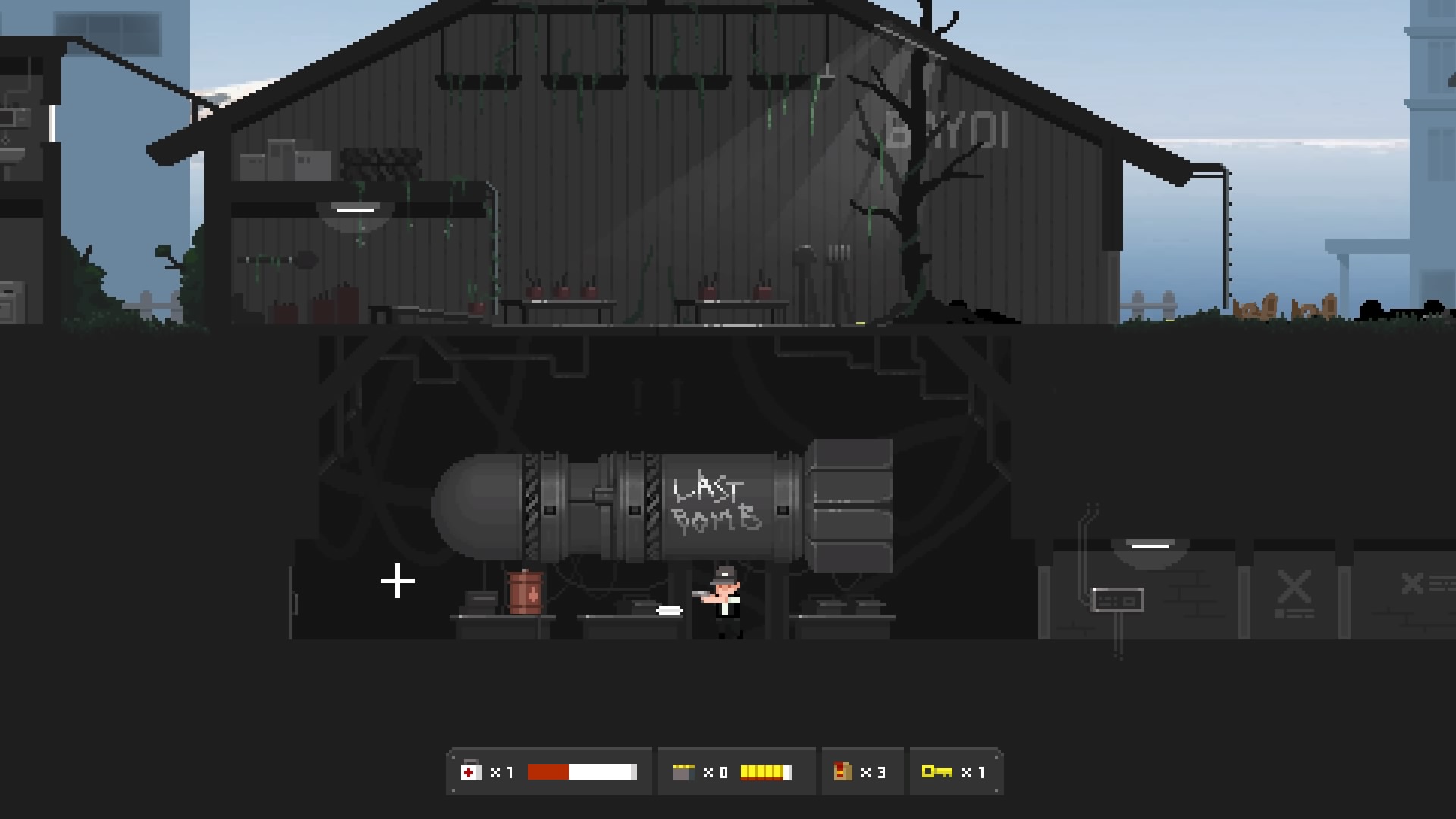Click the wall-mounted control panel with buttons
Viewport: 1456px width, 819px height.
point(1117,600)
